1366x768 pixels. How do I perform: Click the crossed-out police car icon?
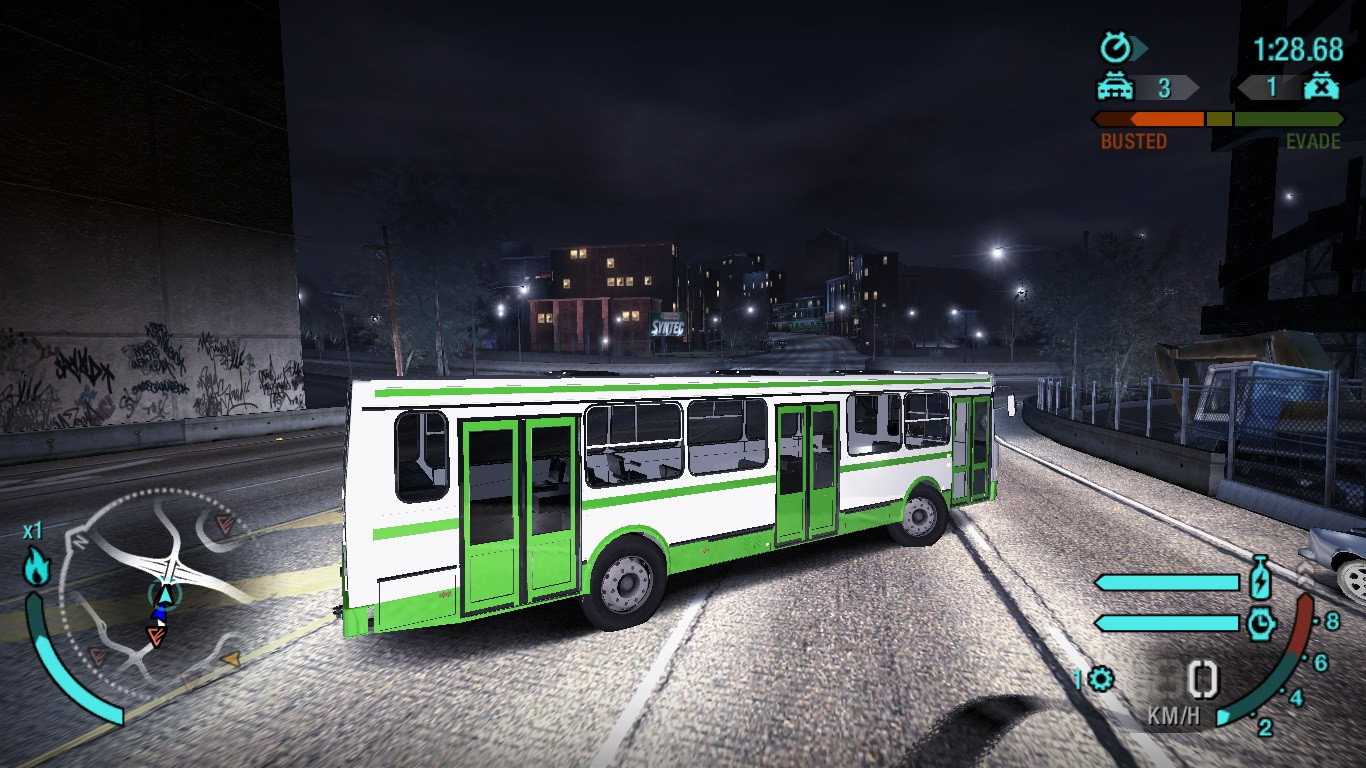(x=1321, y=87)
